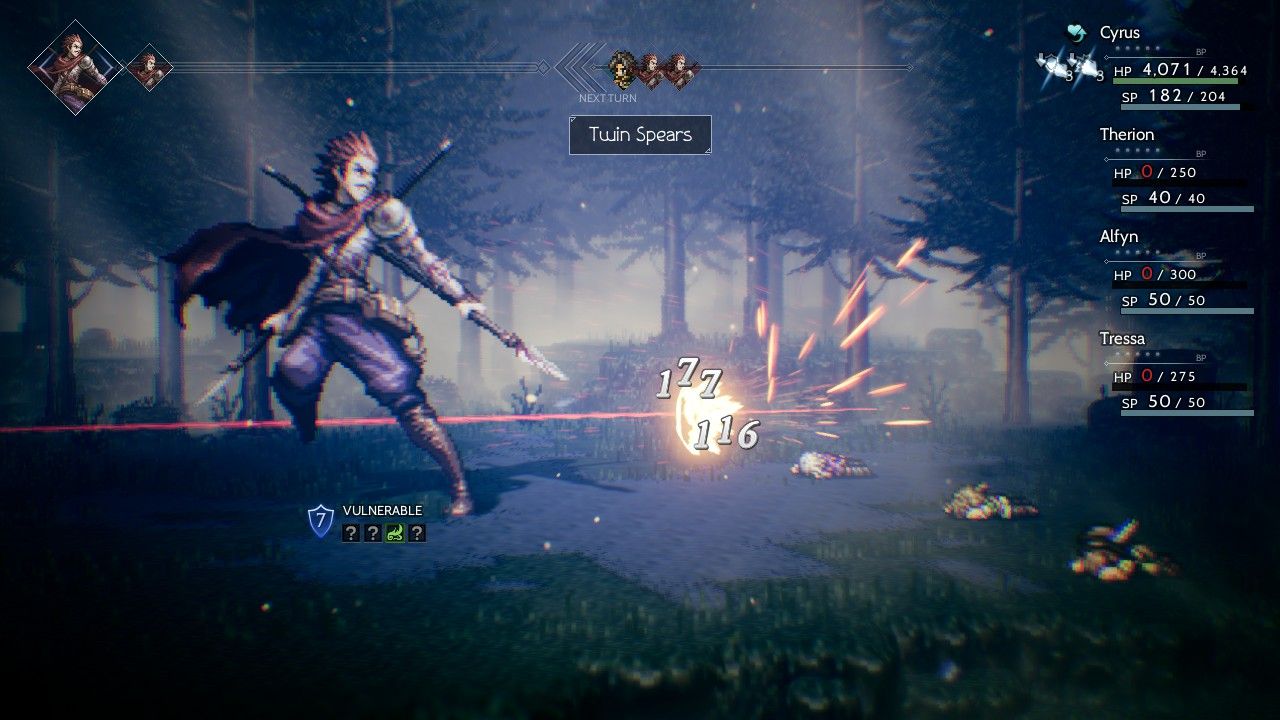
Task: Click the enemy shield counter showing 7
Action: [x=320, y=520]
